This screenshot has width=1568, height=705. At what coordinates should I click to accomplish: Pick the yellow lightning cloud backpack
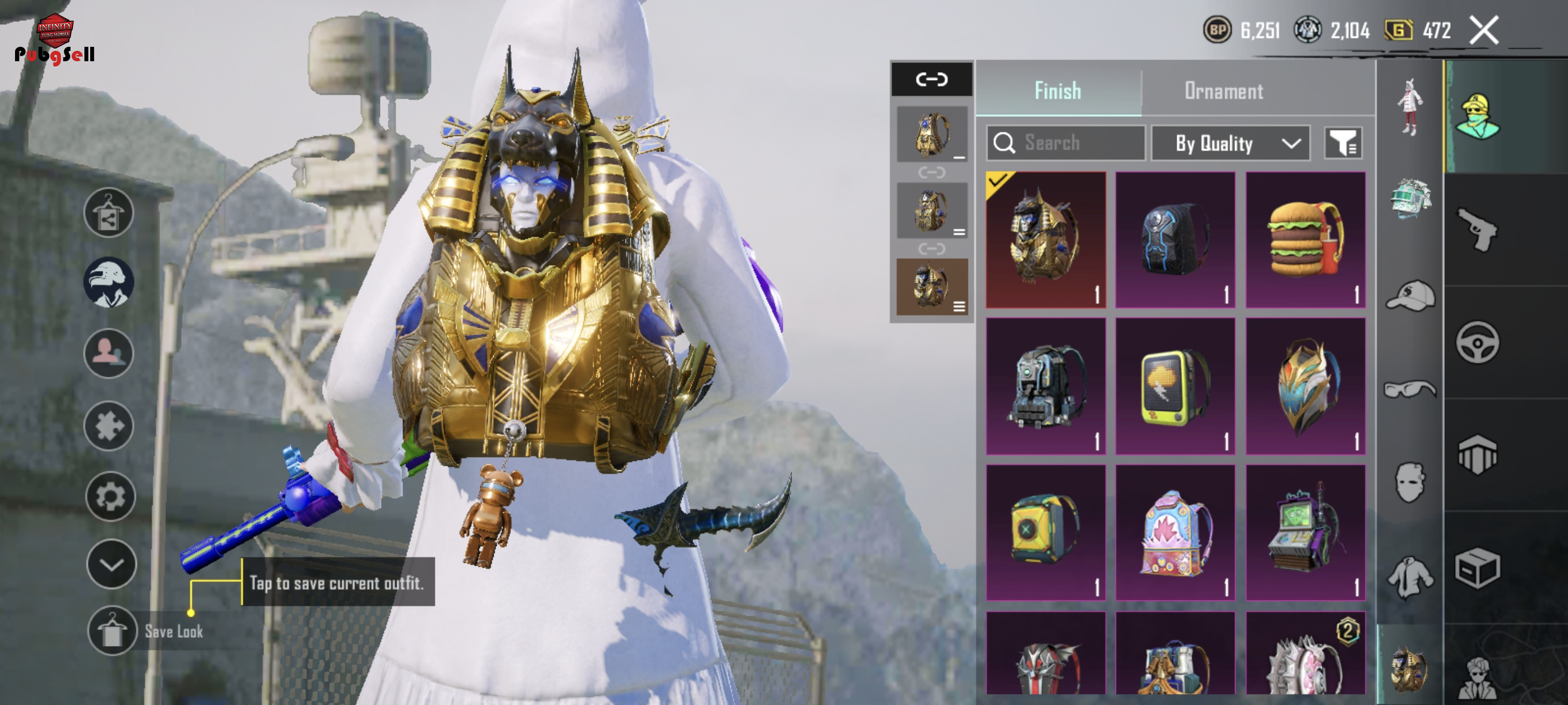[x=1175, y=385]
